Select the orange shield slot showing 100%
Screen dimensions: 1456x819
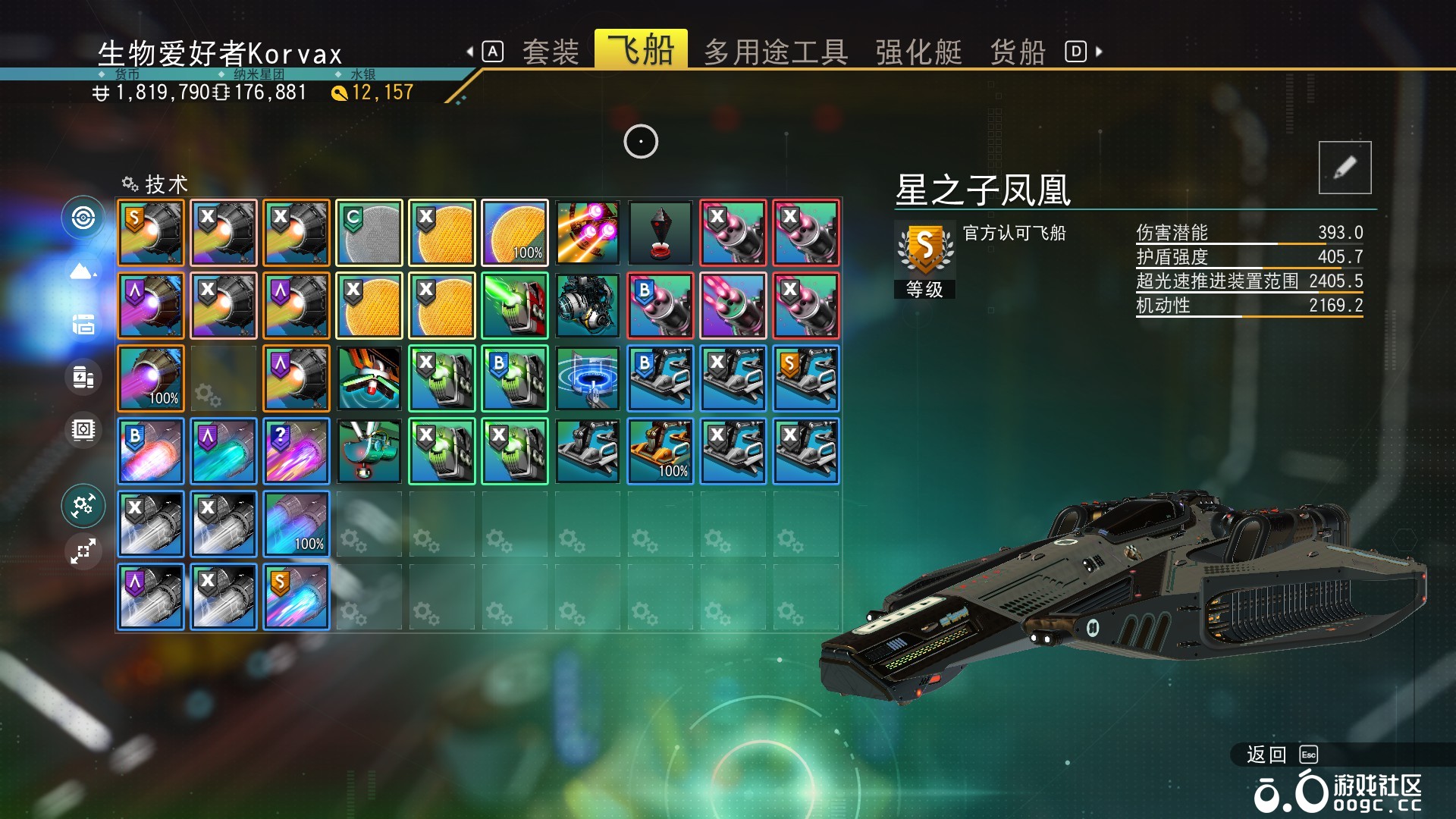click(515, 233)
